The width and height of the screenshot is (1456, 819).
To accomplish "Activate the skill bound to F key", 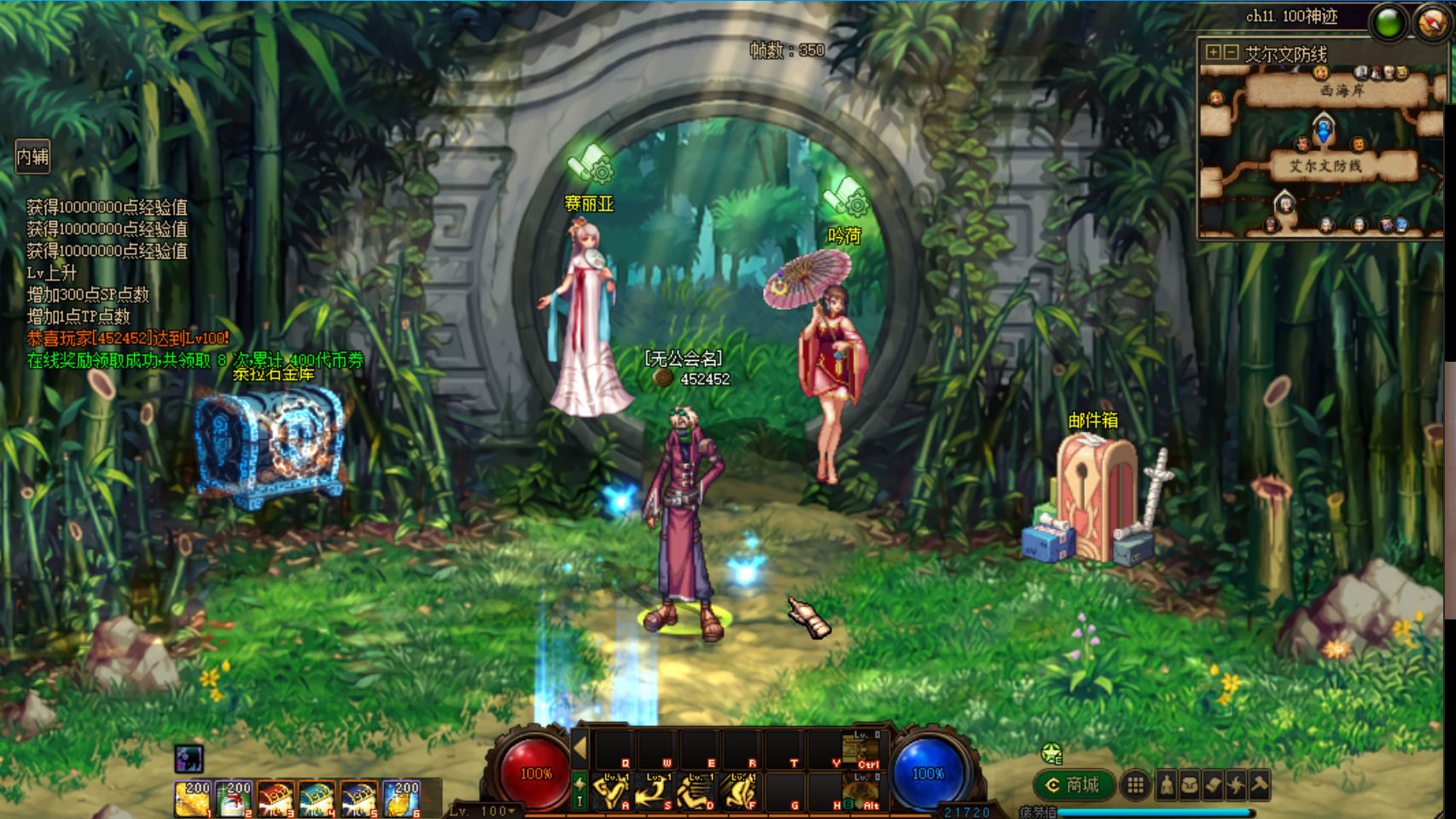I will click(739, 793).
